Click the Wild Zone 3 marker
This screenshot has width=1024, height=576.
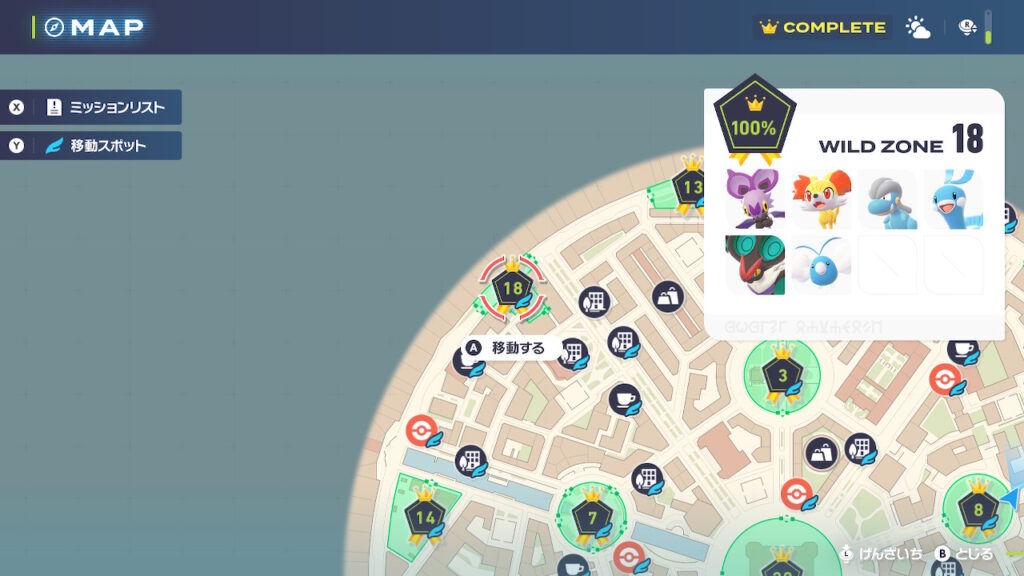782,376
